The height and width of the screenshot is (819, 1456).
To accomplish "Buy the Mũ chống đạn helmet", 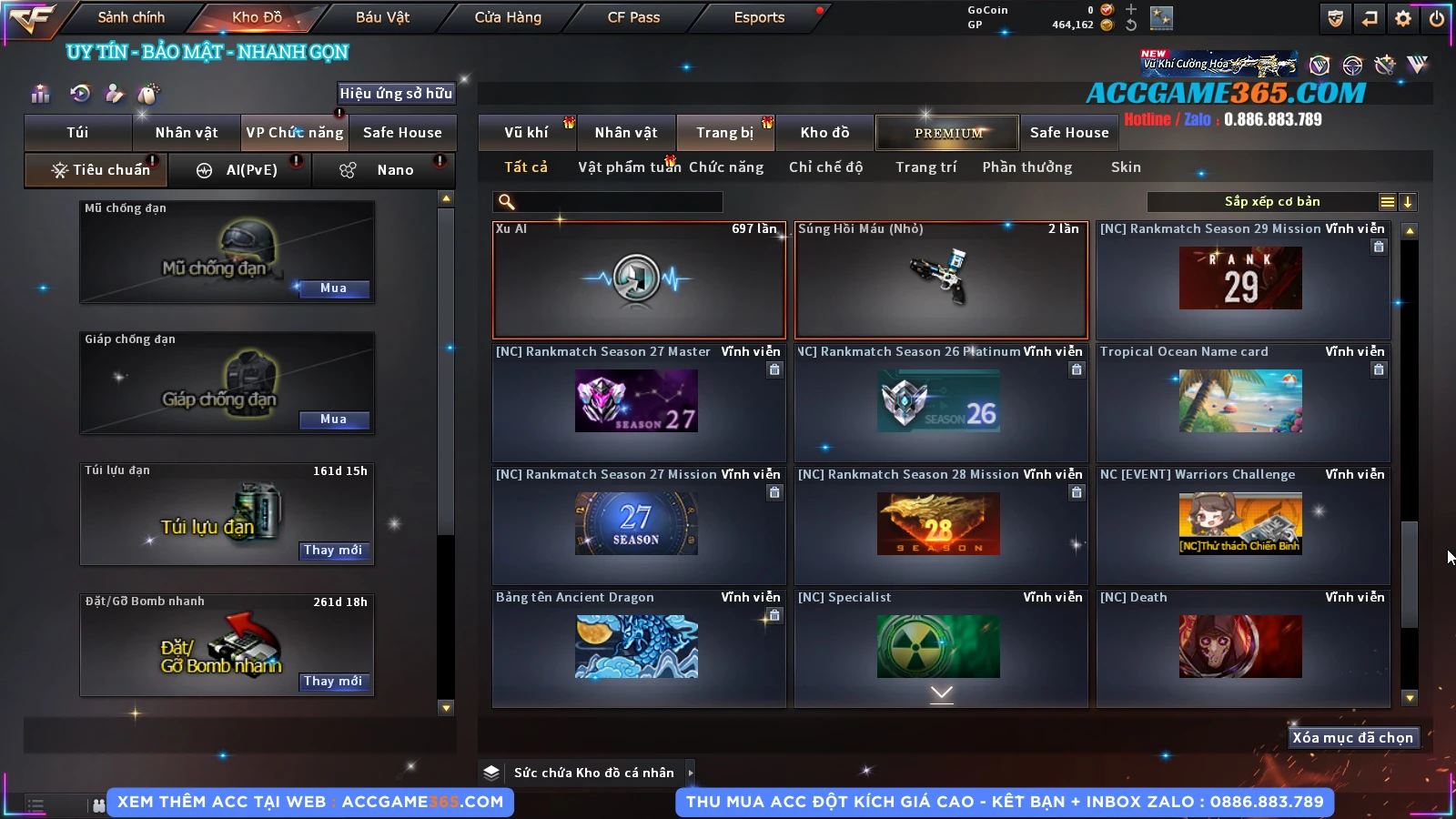I will click(x=333, y=288).
